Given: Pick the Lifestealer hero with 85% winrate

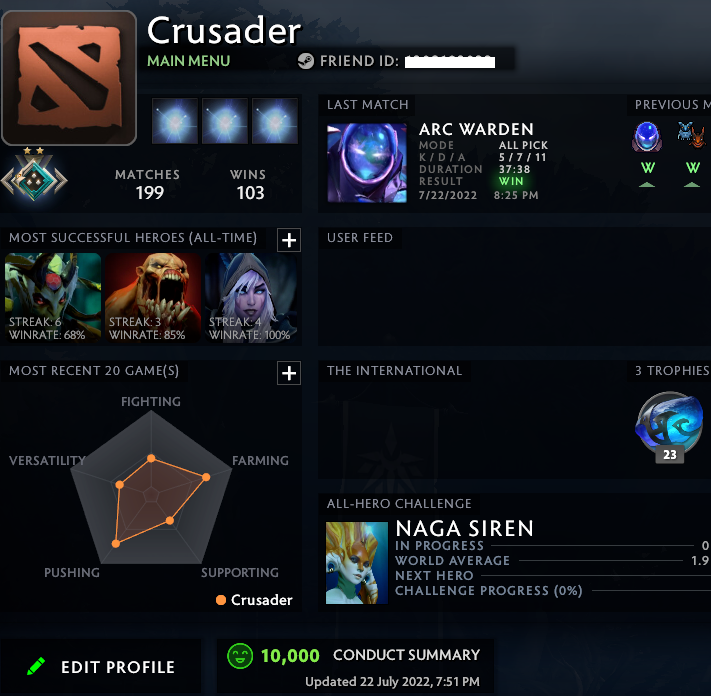Looking at the screenshot, I should point(153,298).
